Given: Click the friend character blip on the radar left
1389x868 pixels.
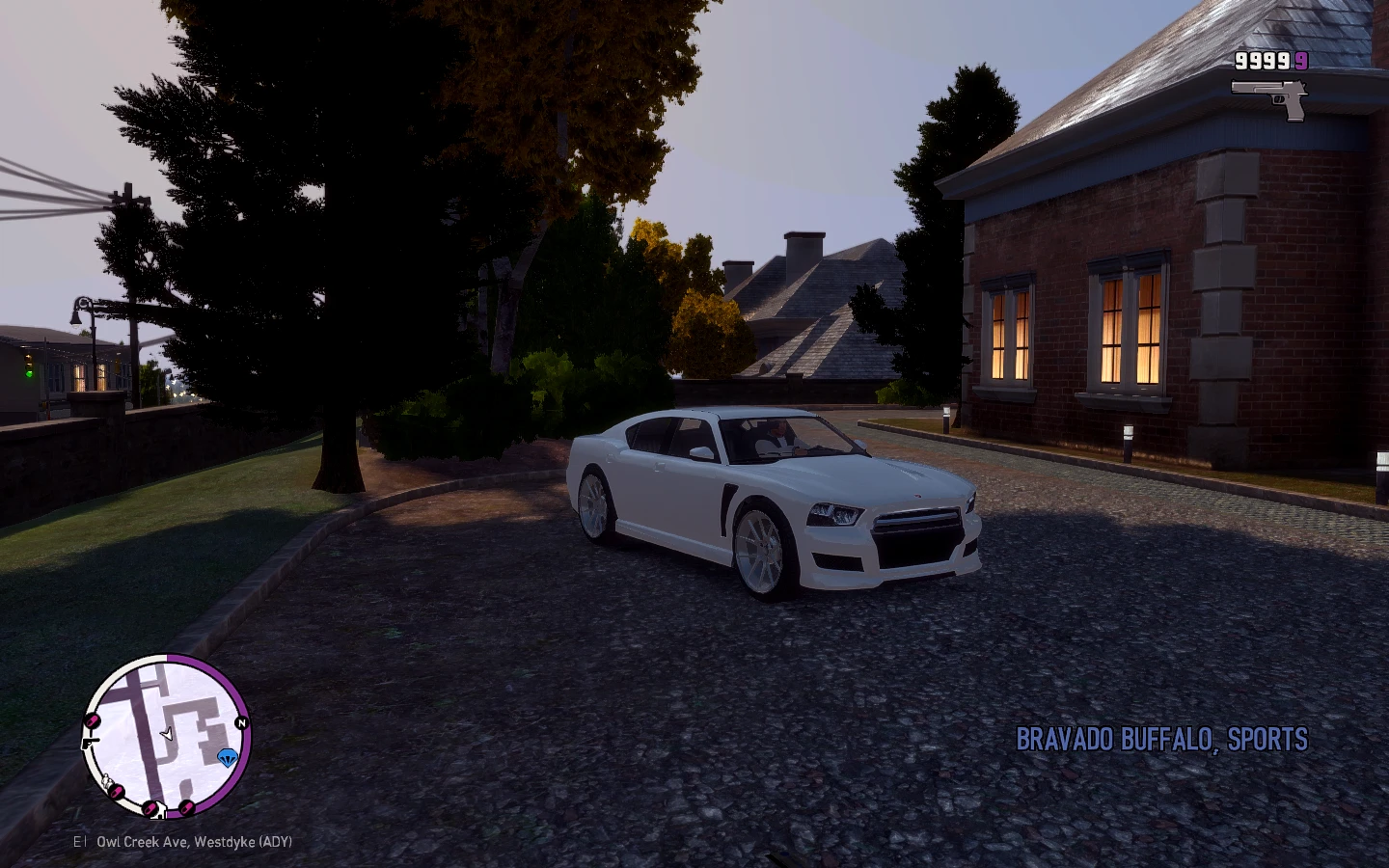Looking at the screenshot, I should click(x=106, y=780).
